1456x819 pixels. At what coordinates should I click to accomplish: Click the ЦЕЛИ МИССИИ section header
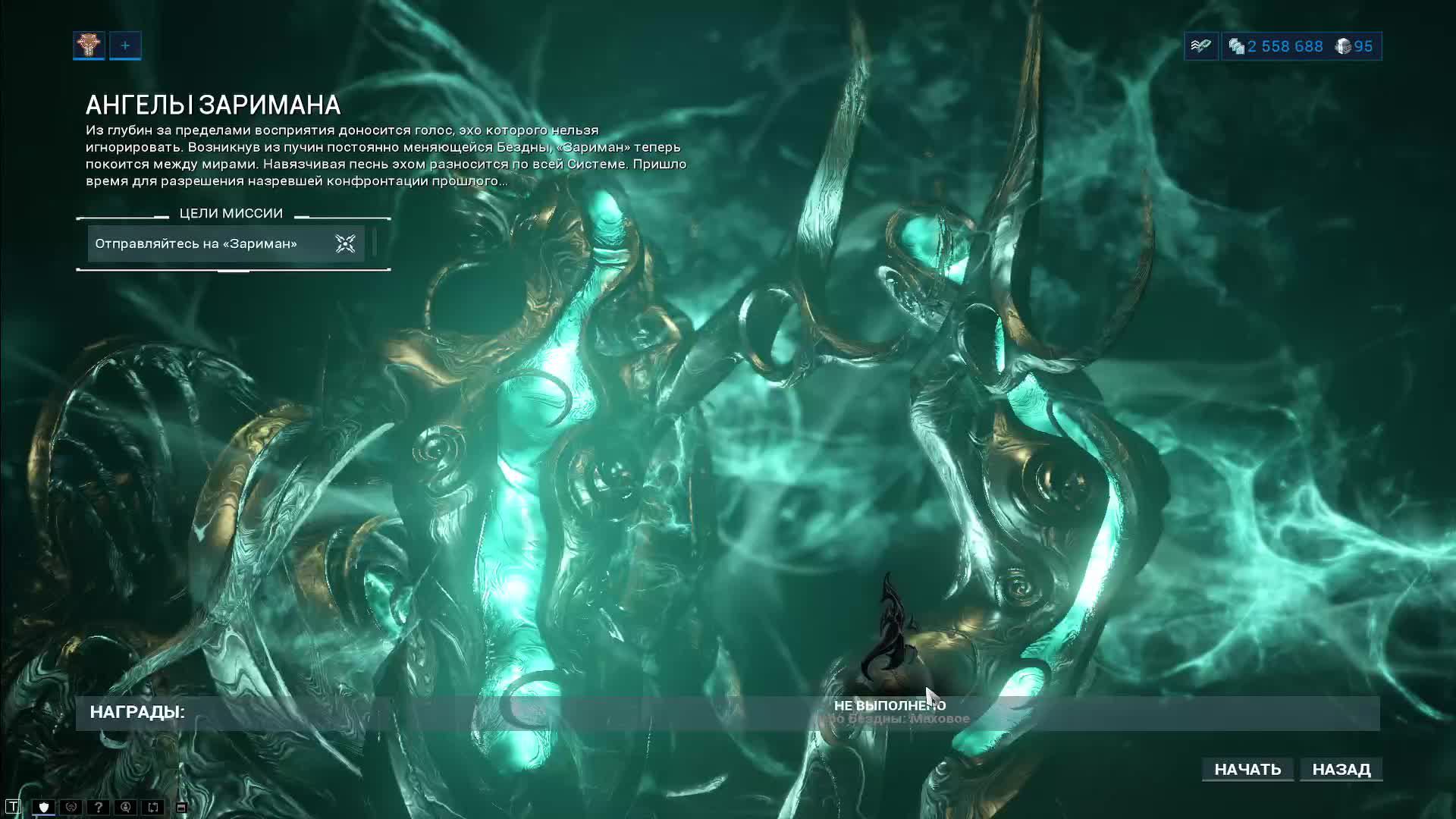click(231, 213)
